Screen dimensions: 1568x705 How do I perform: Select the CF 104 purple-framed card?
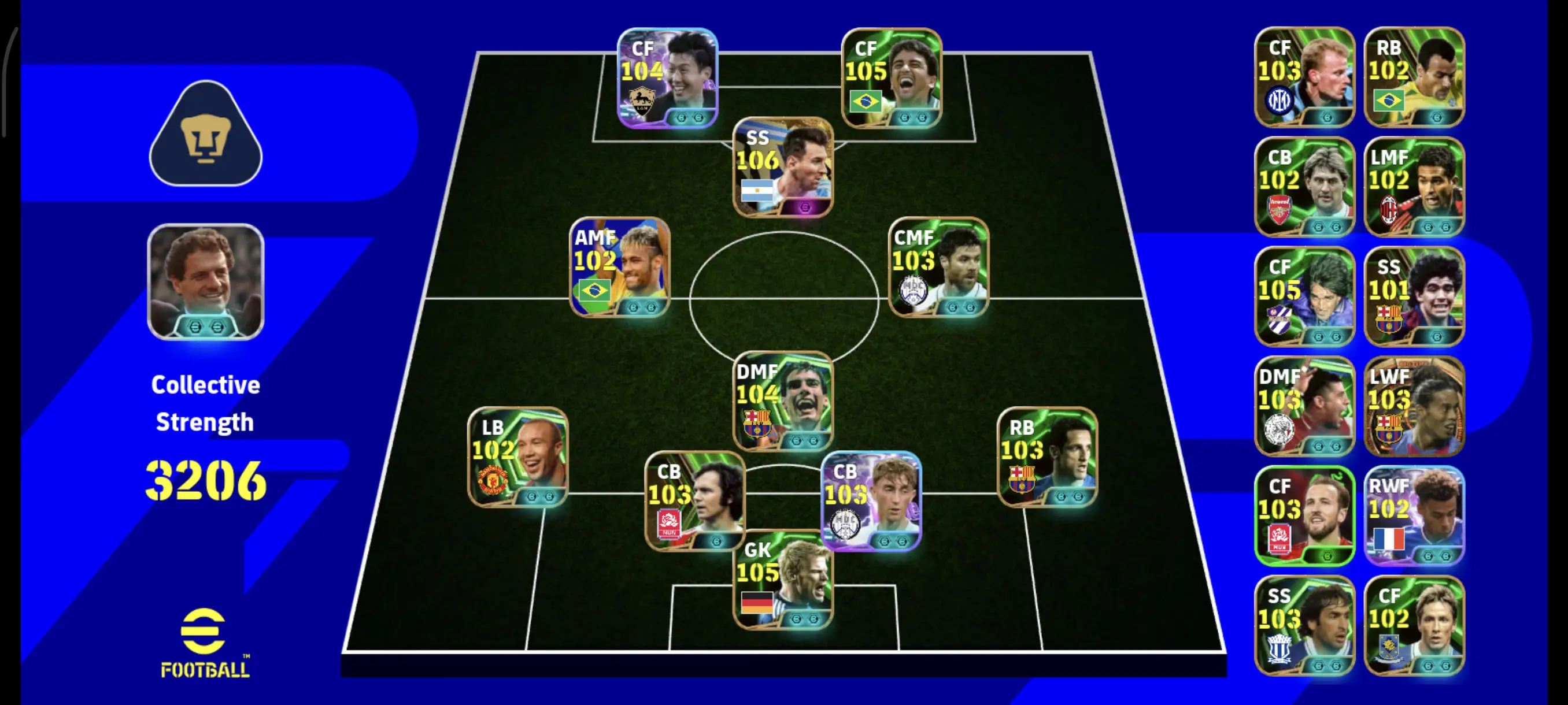tap(668, 78)
